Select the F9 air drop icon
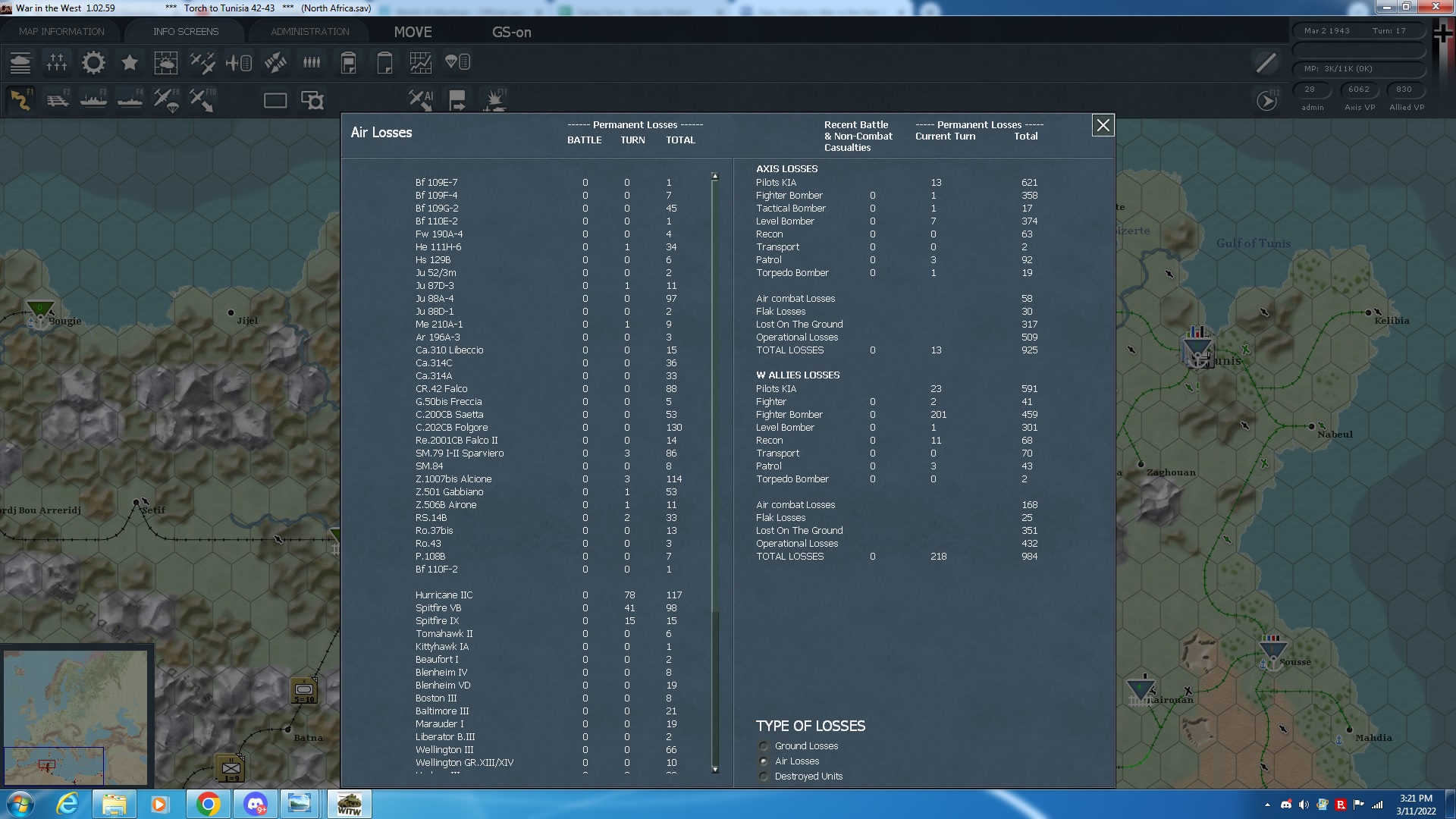The image size is (1456, 819). [x=165, y=99]
